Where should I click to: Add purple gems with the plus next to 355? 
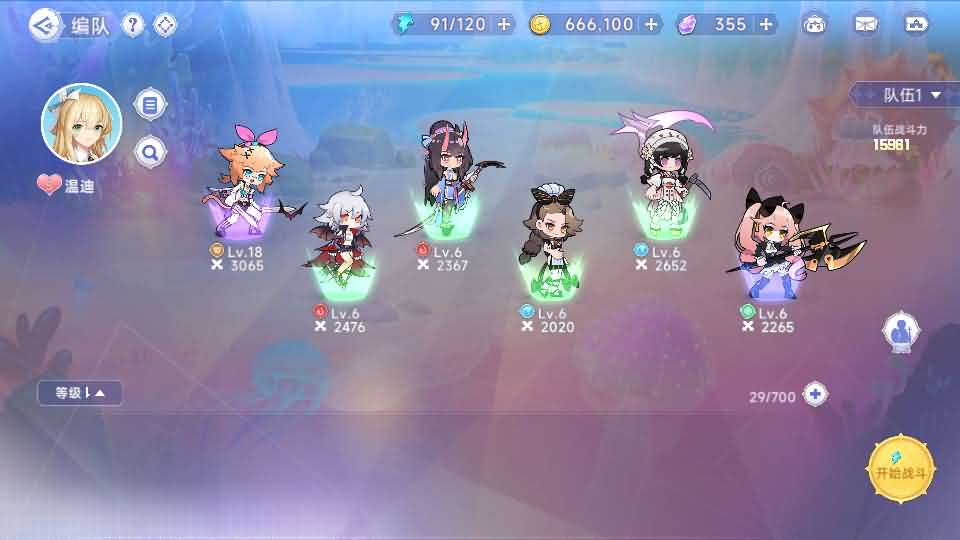[x=766, y=24]
